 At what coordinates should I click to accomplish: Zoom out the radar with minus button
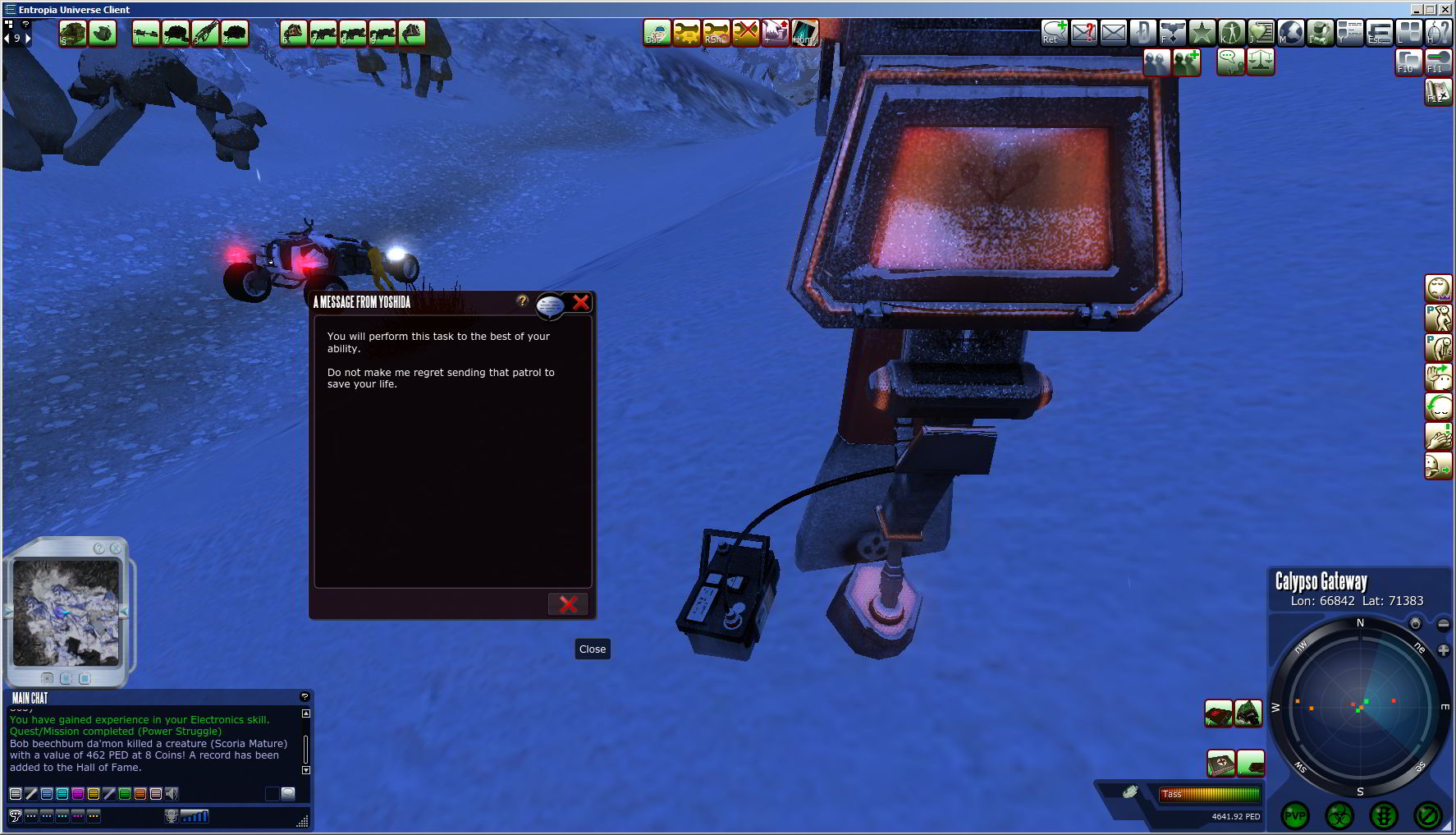pos(1444,625)
